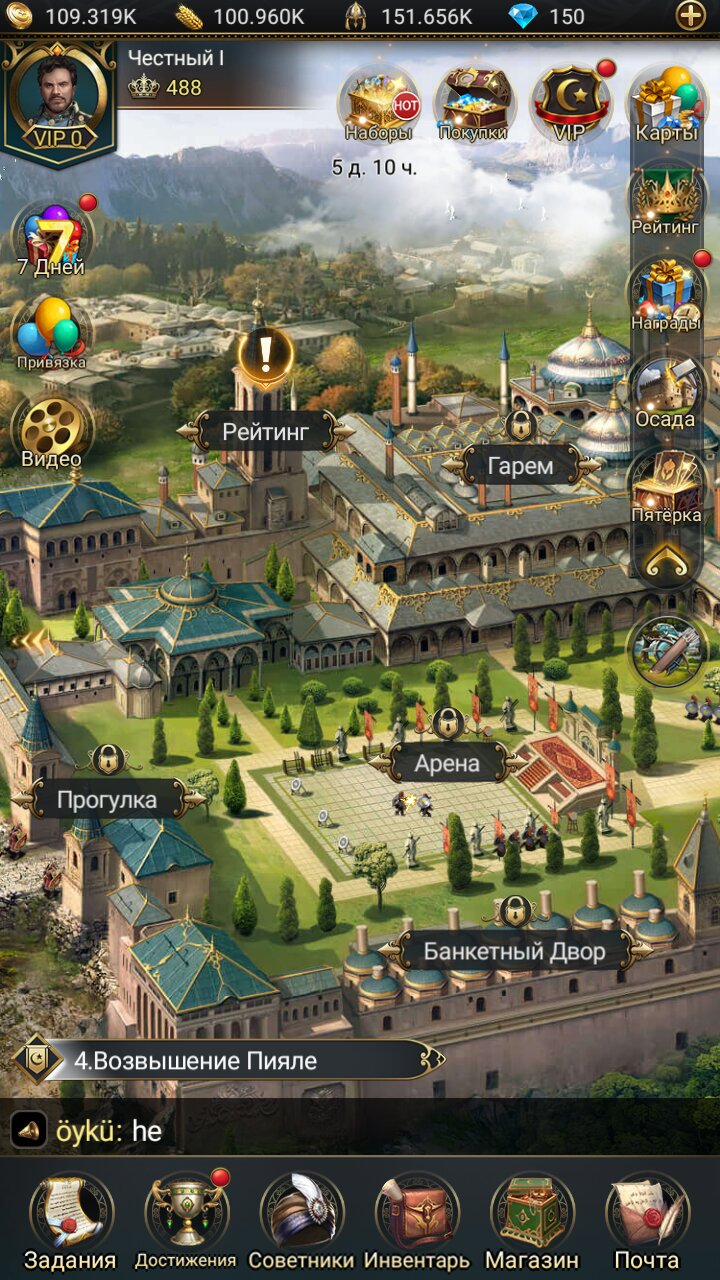The width and height of the screenshot is (720, 1280).
Task: Open the Карты gift cards icon
Action: point(666,104)
